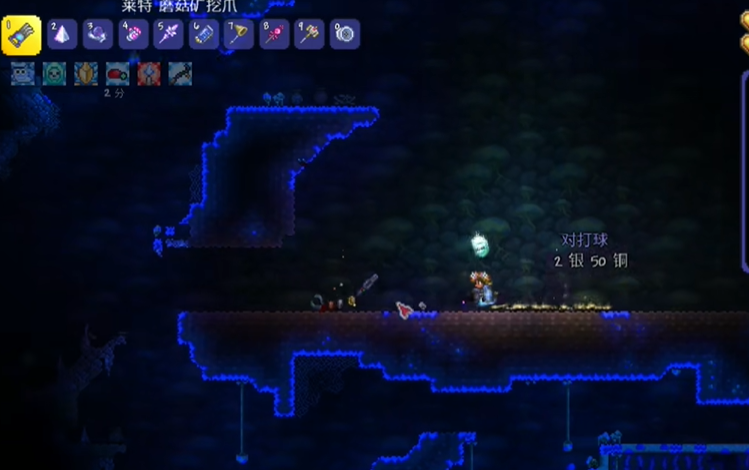Screen dimensions: 749x470
Task: Select the silver disc in hotbar slot 0
Action: (x=345, y=35)
